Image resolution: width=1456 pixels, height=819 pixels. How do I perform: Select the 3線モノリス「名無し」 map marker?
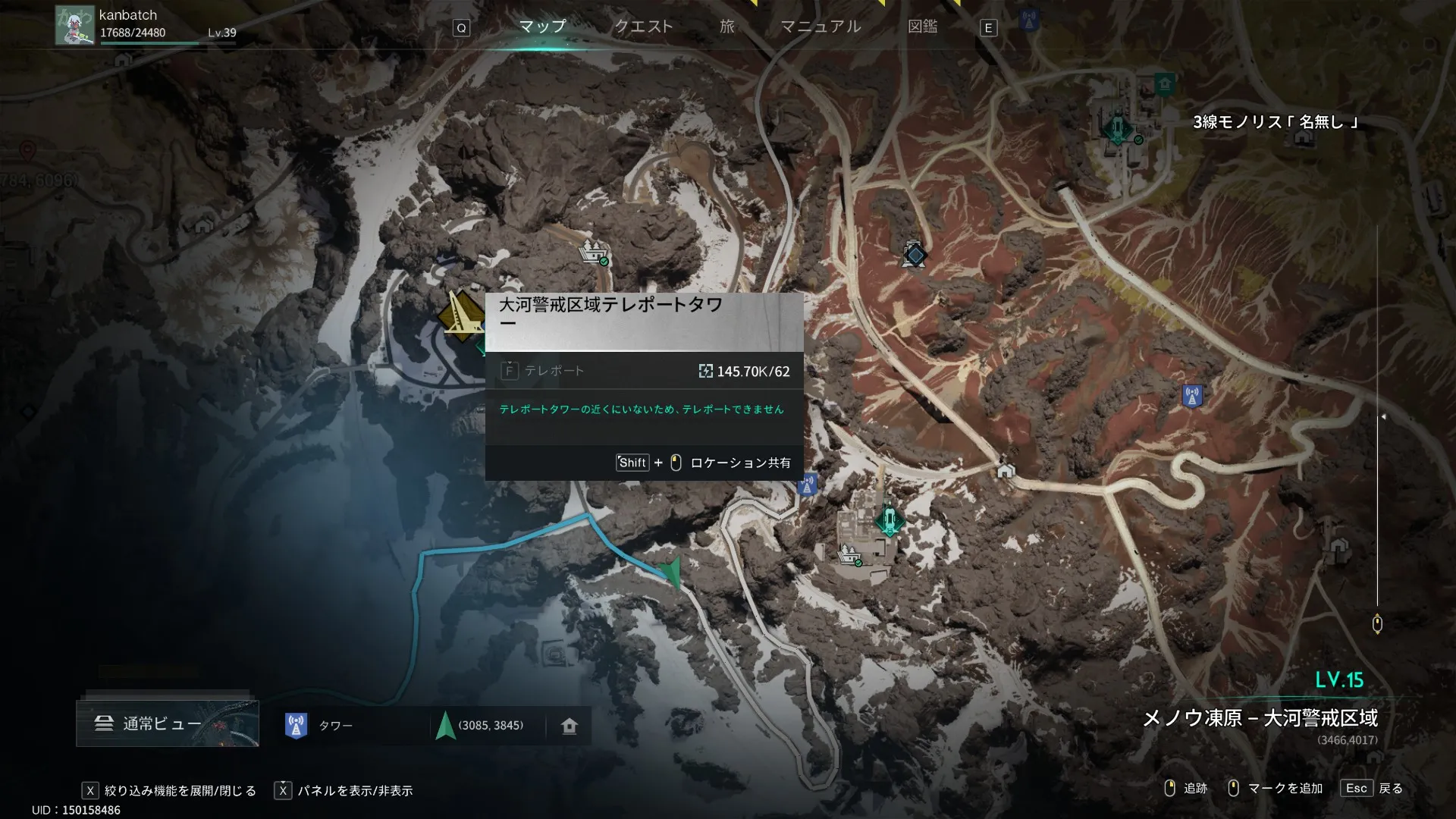1118,127
